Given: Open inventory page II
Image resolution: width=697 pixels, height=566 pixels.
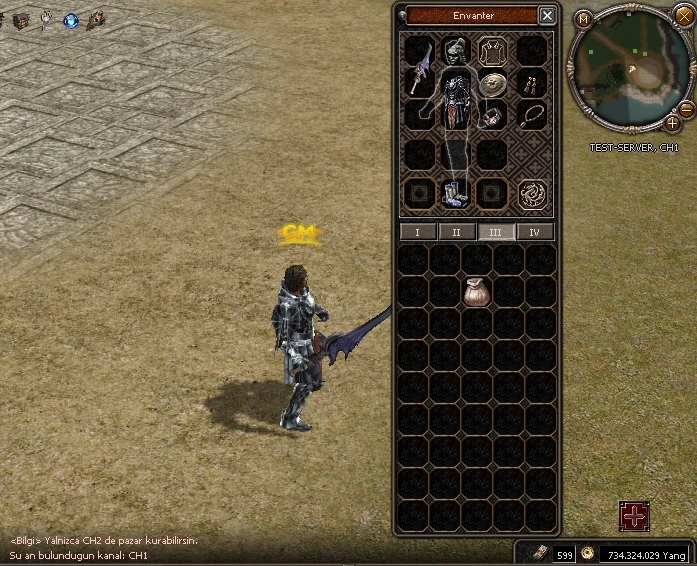Looking at the screenshot, I should (457, 232).
